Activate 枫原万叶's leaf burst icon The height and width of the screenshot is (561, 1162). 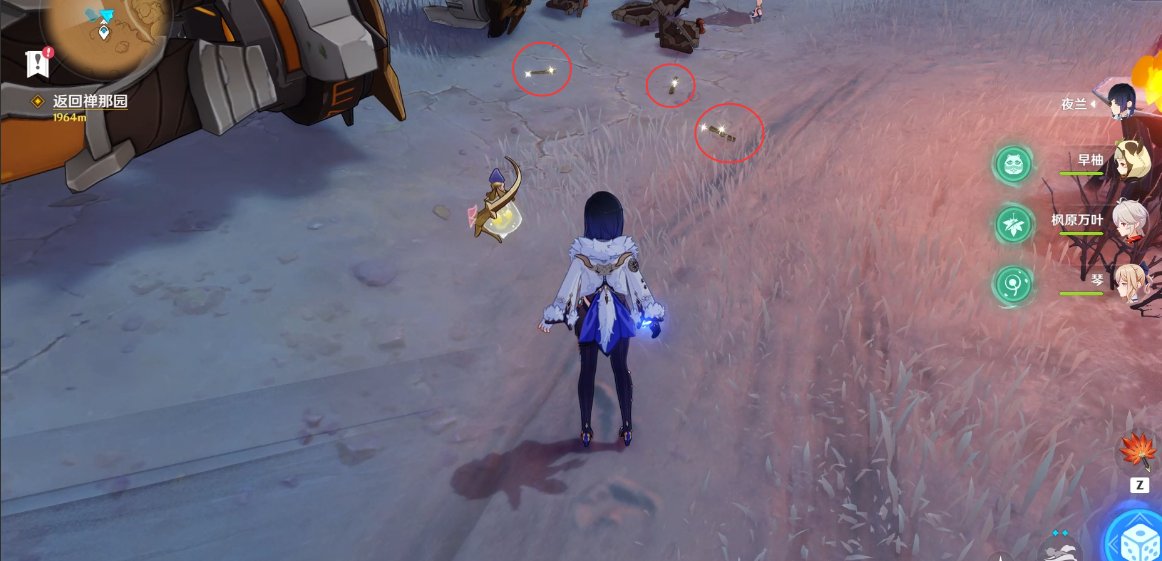tap(1014, 224)
